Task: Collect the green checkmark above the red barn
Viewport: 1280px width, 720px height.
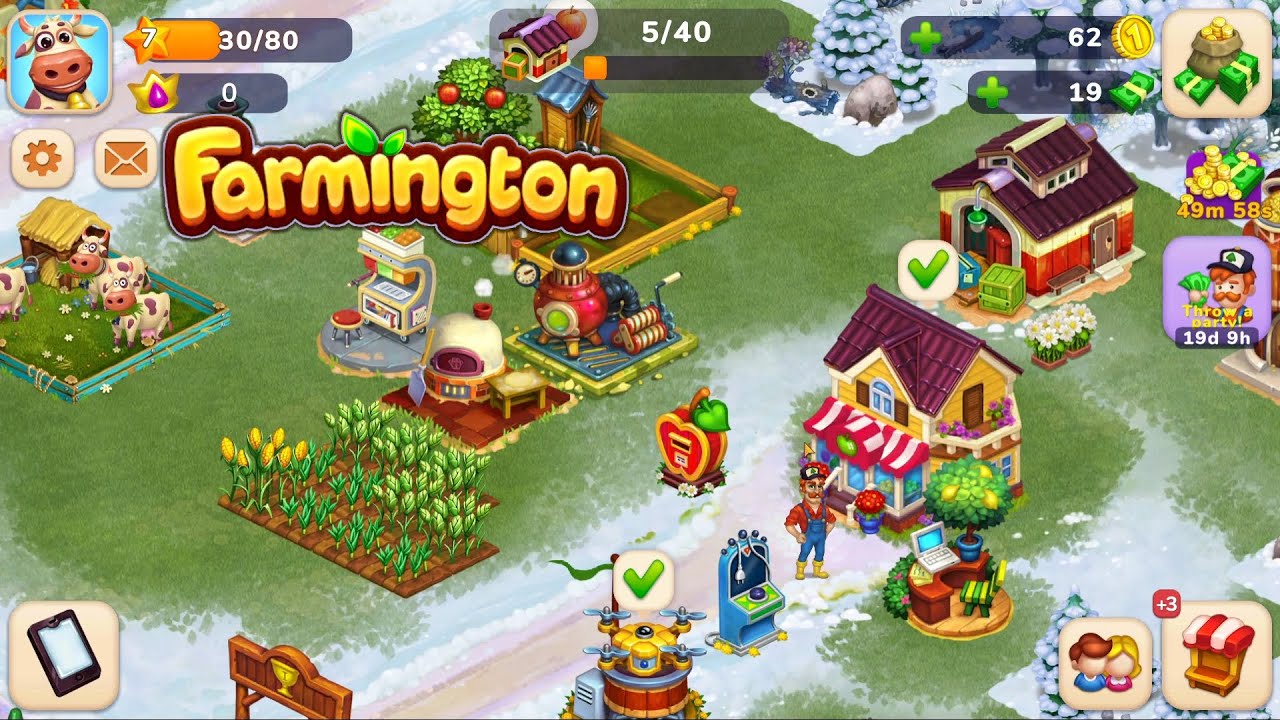Action: click(x=927, y=268)
